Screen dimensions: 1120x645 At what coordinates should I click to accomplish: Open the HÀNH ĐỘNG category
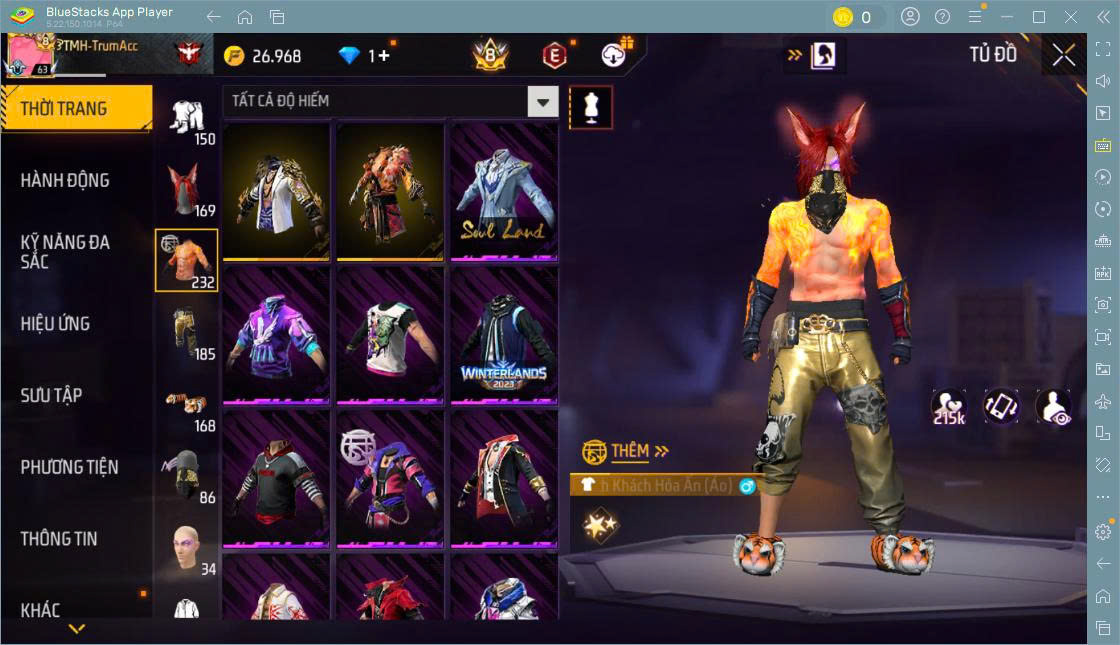(65, 180)
